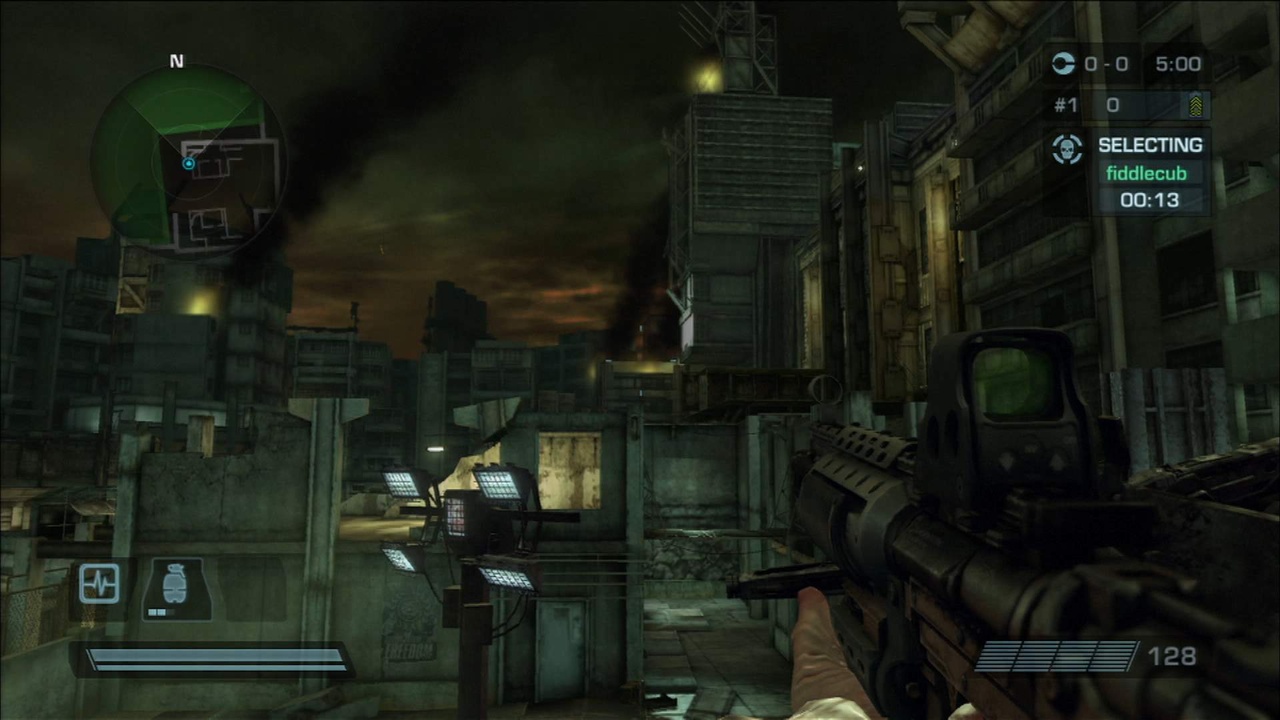Select the heartbeat health monitor icon
Image resolution: width=1280 pixels, height=720 pixels.
point(99,583)
